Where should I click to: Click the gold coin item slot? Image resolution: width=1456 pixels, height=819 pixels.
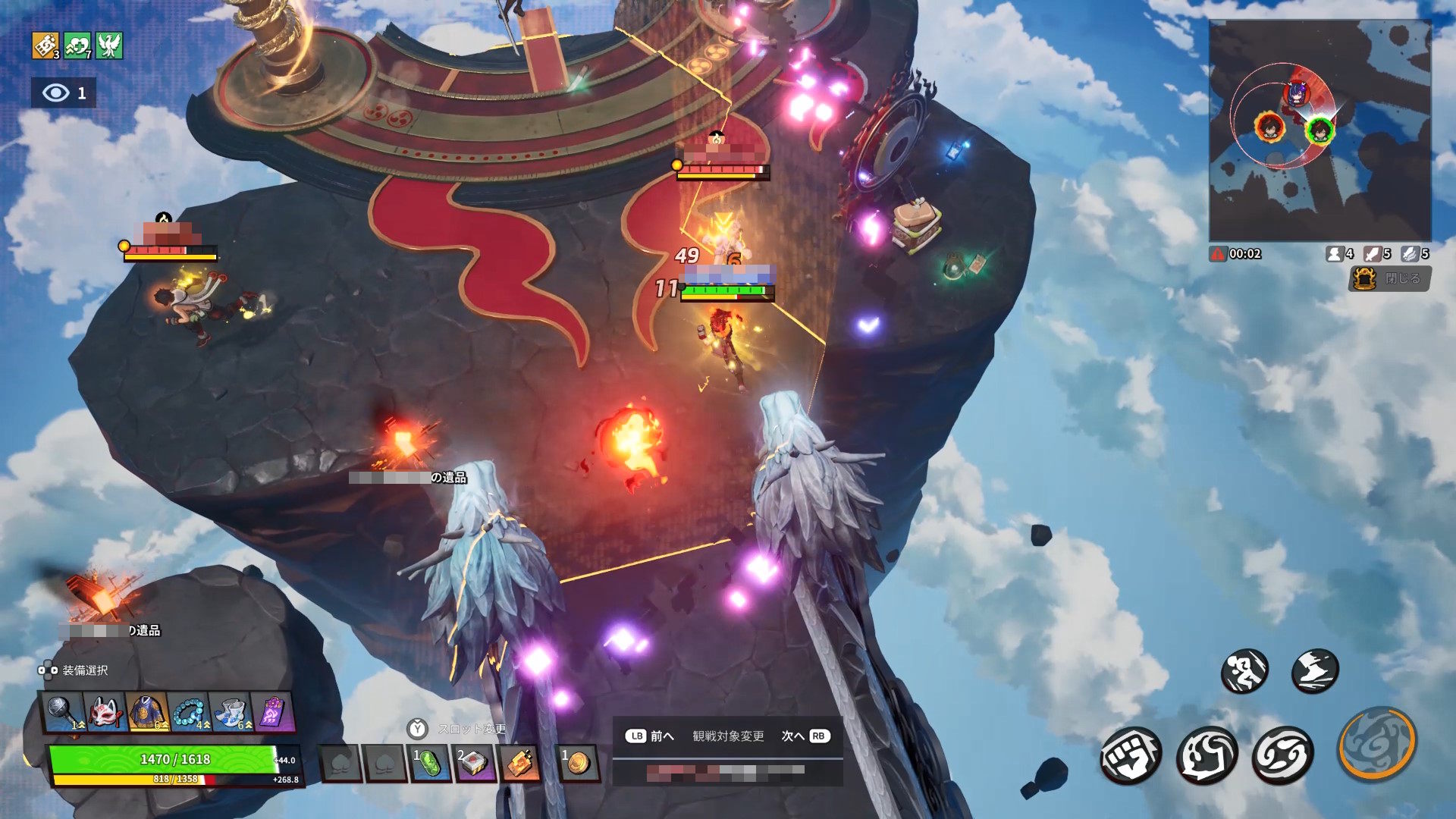point(579,763)
